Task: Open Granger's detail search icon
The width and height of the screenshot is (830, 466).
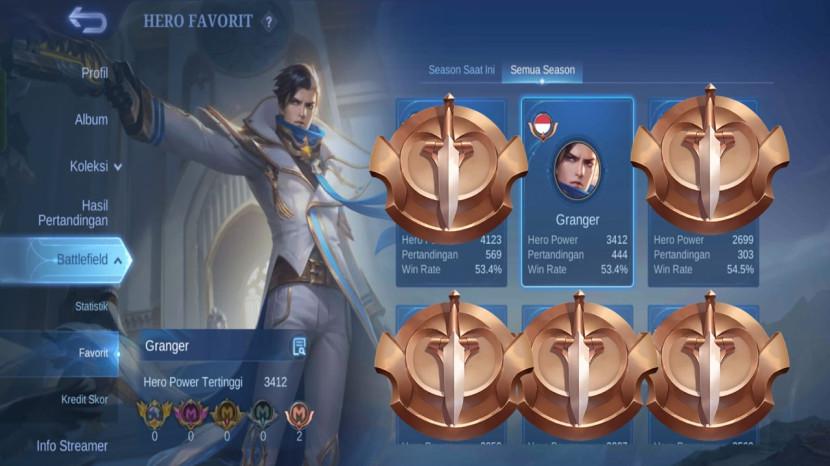Action: tap(298, 347)
